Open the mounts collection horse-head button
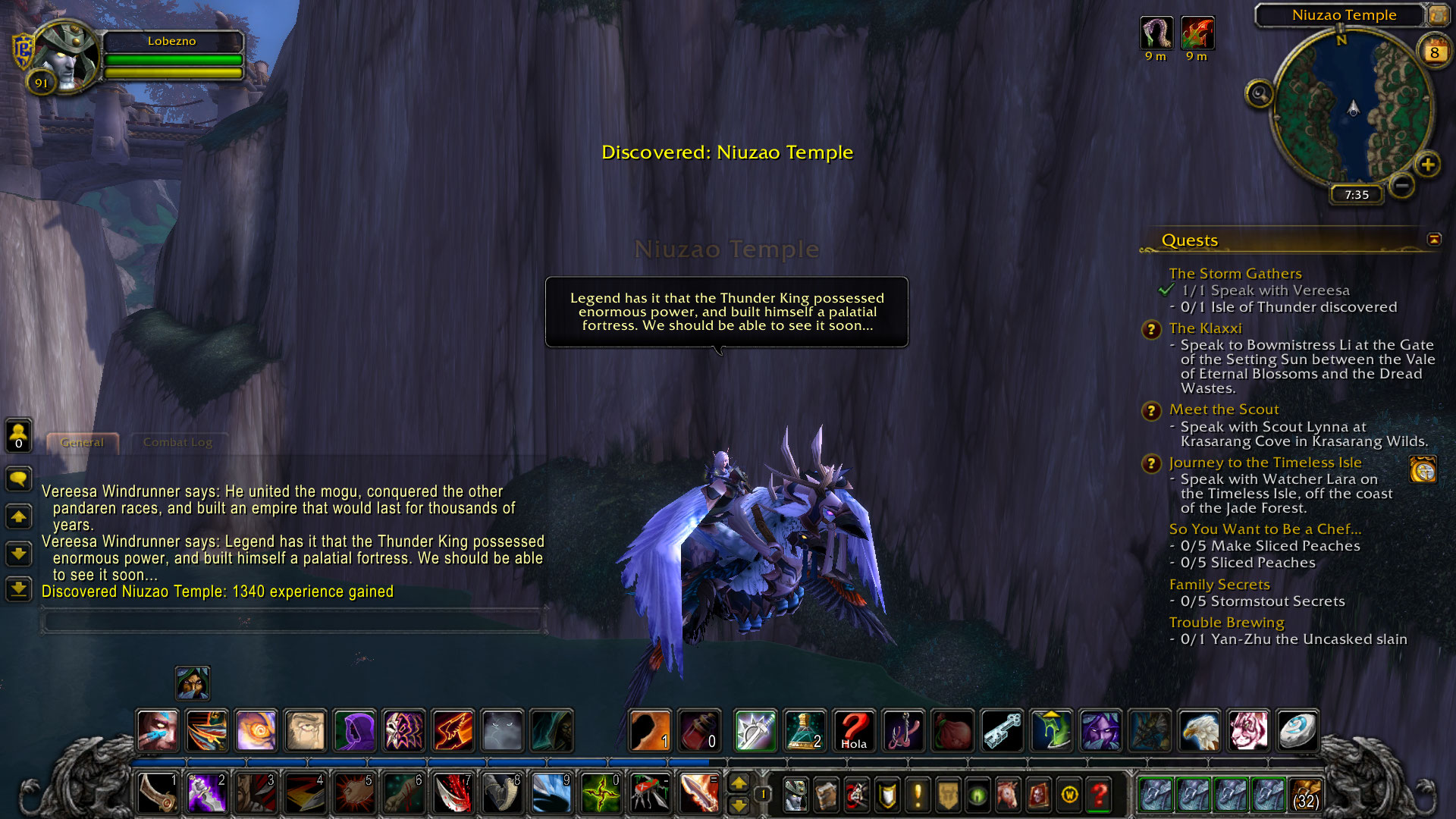This screenshot has height=819, width=1456. [x=1008, y=795]
